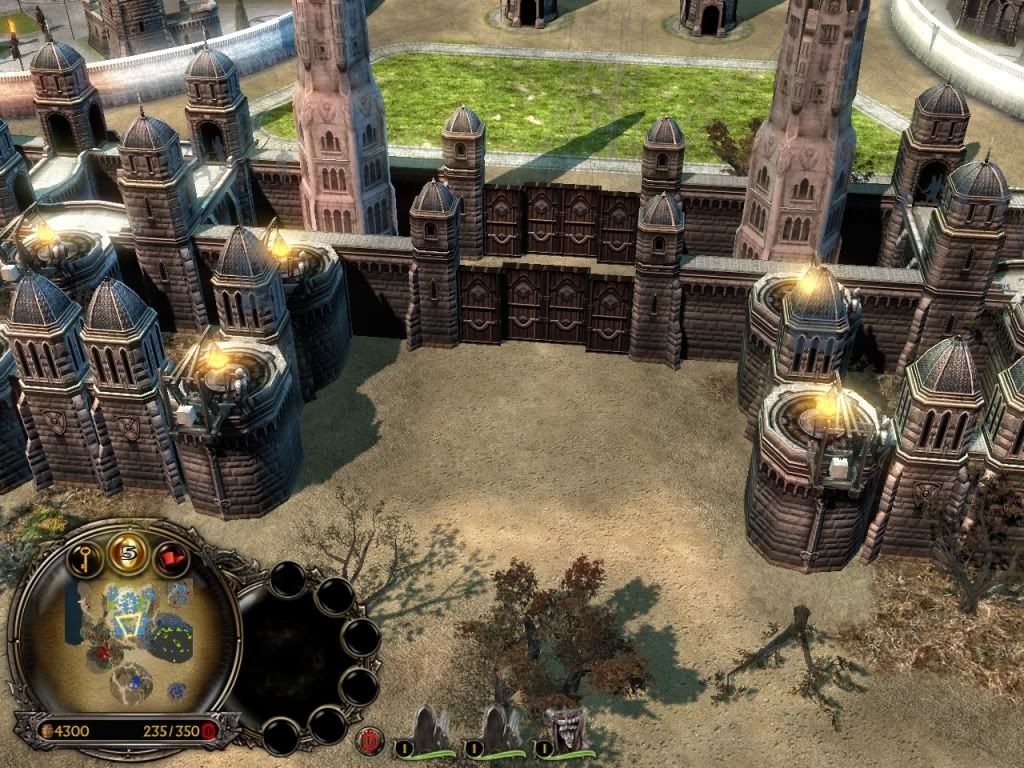Click the red flag button above the minimap
Viewport: 1024px width, 768px height.
[171, 558]
